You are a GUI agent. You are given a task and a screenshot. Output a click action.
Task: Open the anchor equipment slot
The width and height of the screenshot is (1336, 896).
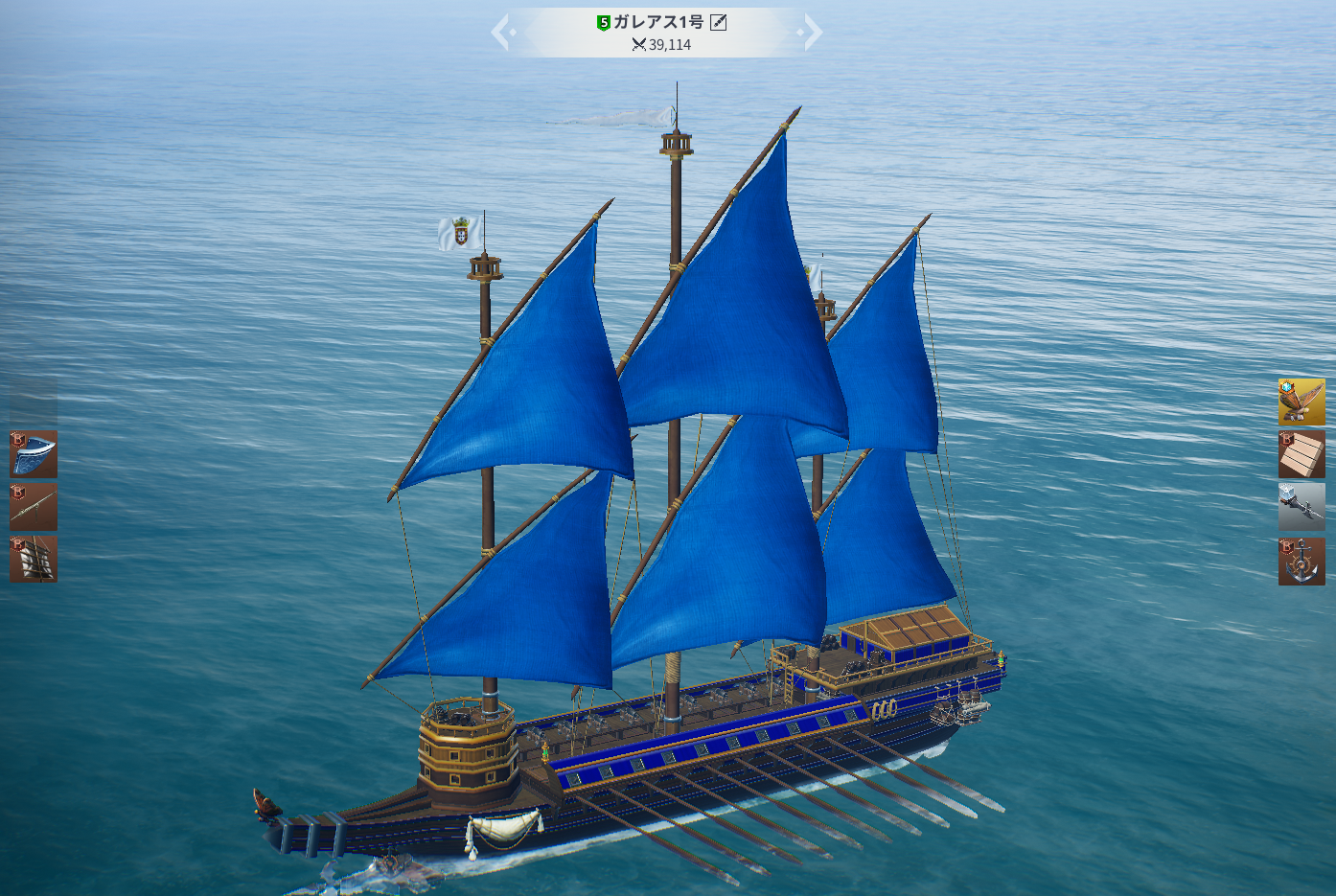pos(1301,562)
